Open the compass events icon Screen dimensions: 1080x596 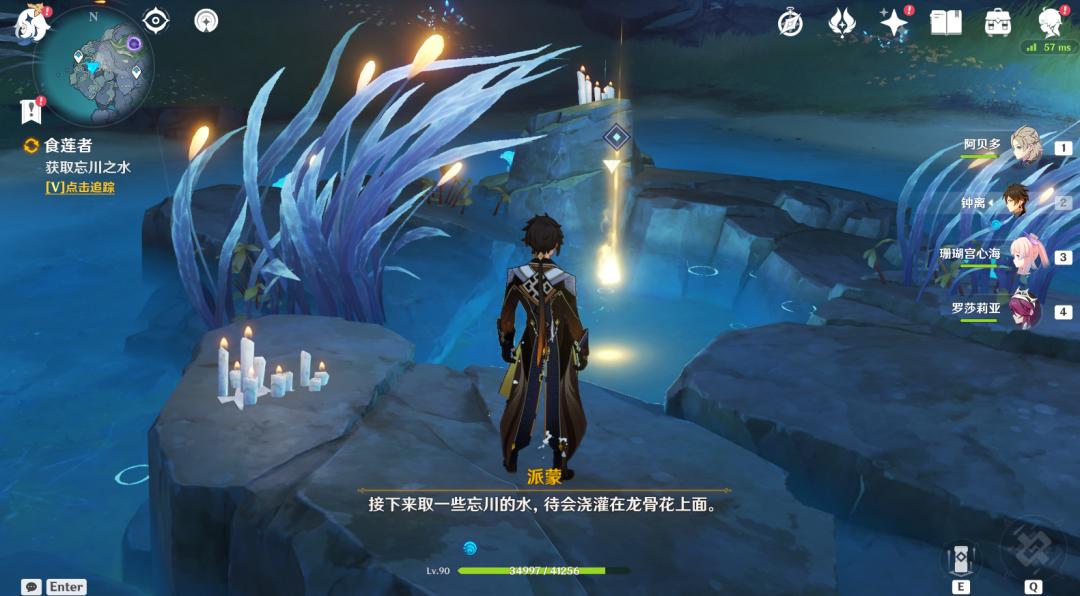coord(791,22)
